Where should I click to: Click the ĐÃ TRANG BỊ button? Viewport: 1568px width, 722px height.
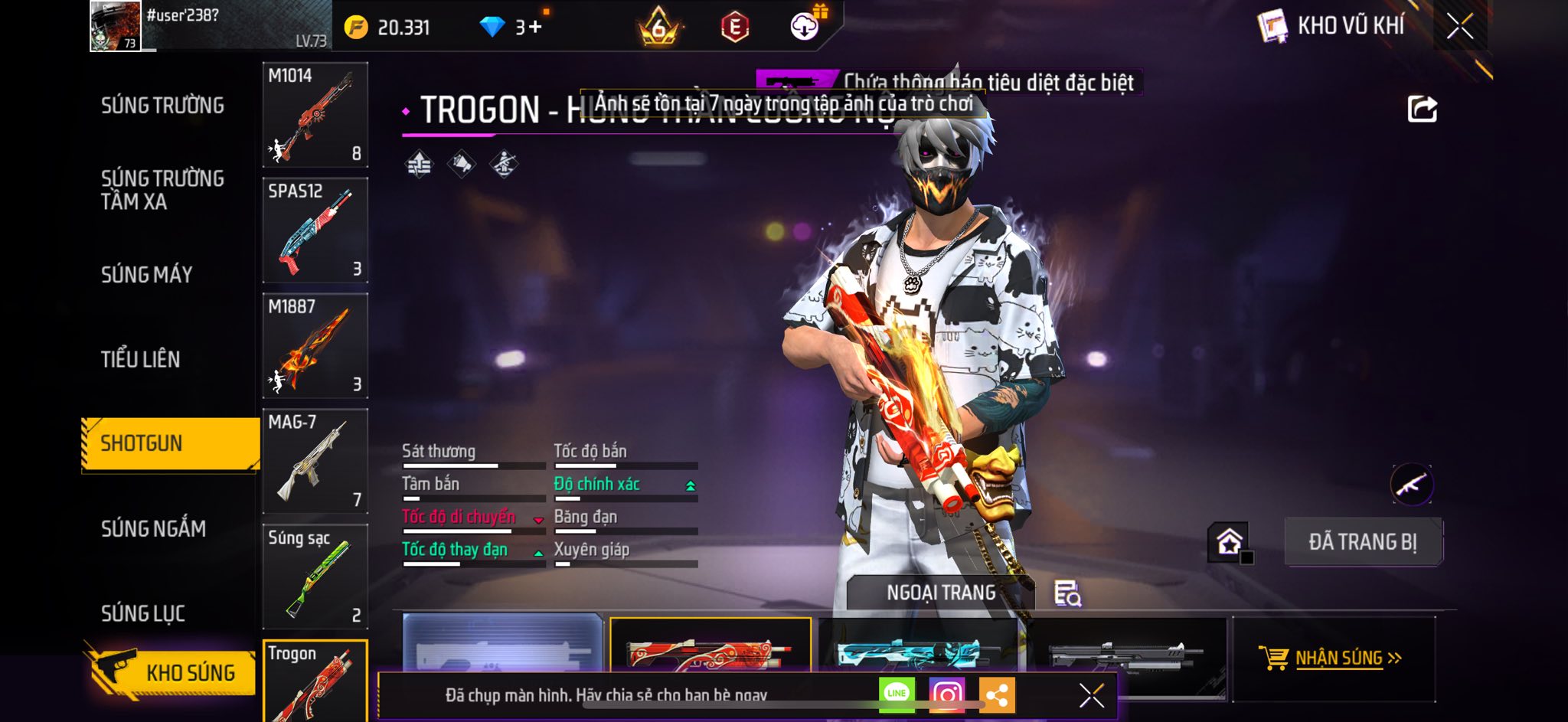point(1362,542)
